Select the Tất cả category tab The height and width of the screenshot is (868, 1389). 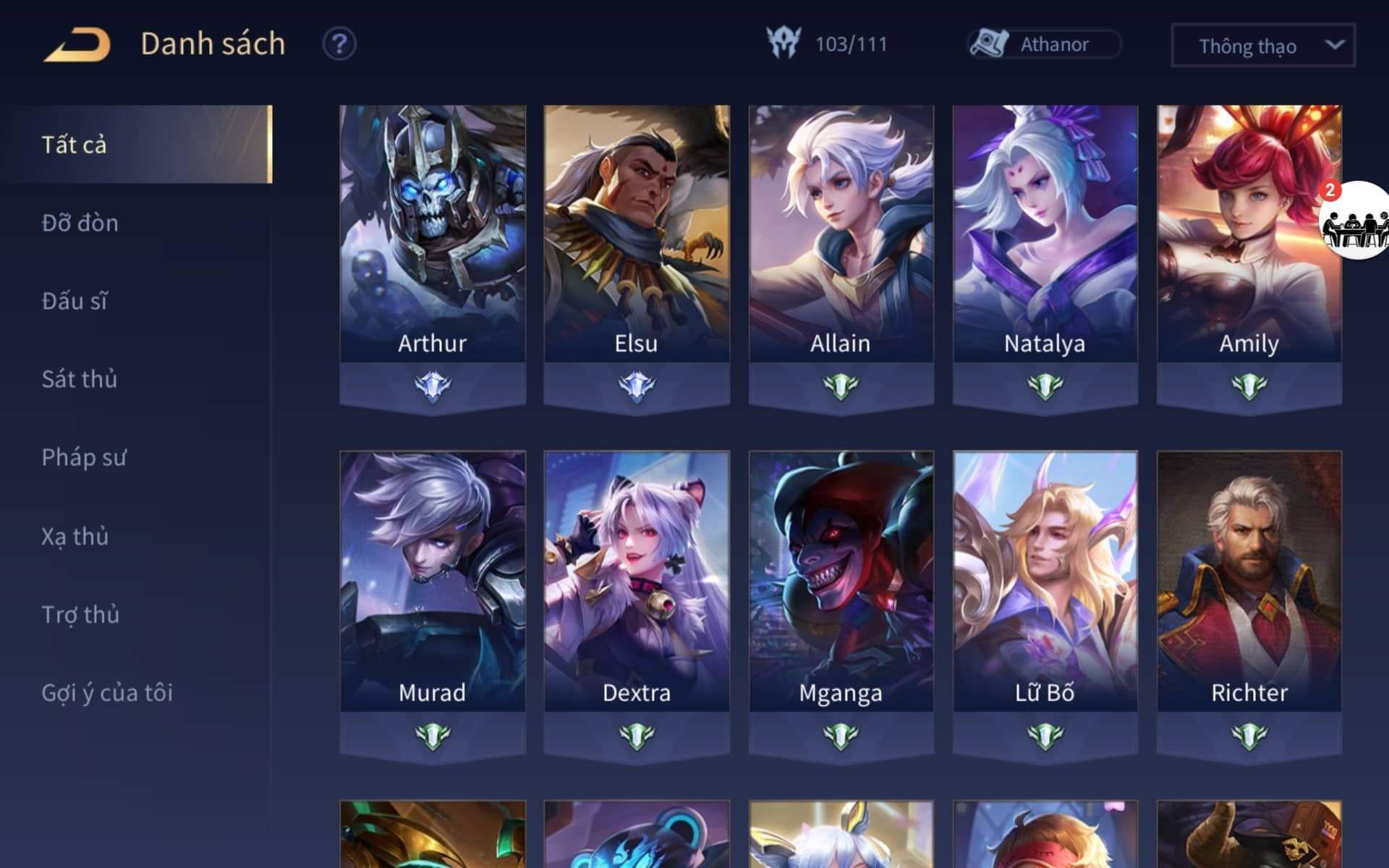point(75,145)
